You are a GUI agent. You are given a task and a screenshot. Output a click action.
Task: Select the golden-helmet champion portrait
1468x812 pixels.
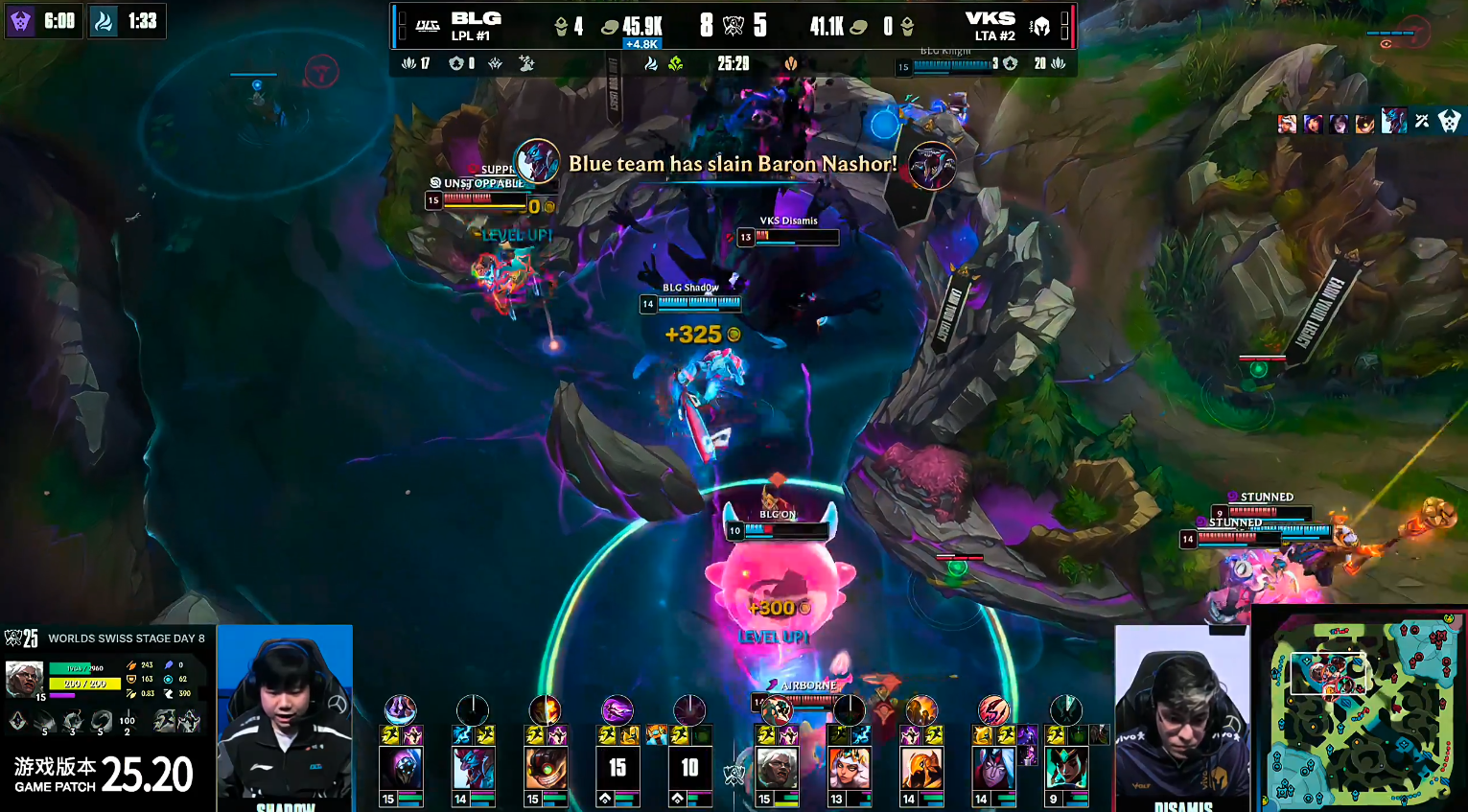tap(920, 768)
